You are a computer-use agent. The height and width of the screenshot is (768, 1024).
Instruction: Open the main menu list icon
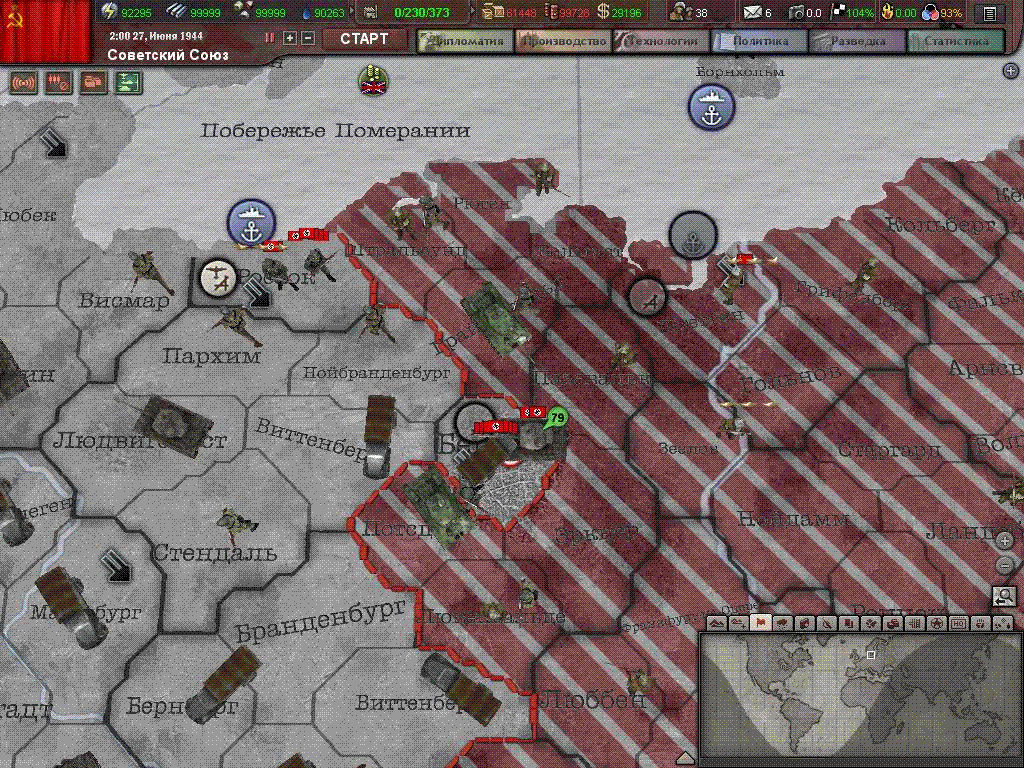pos(989,13)
